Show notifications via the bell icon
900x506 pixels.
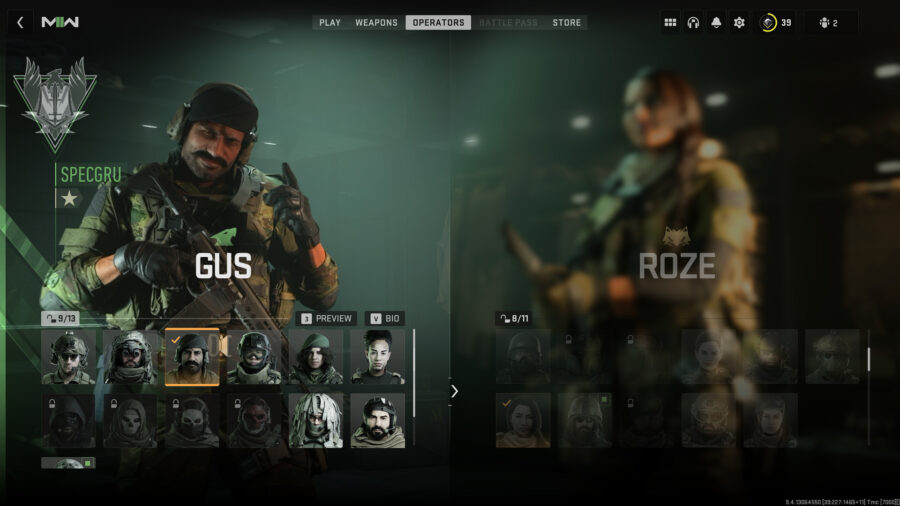716,22
